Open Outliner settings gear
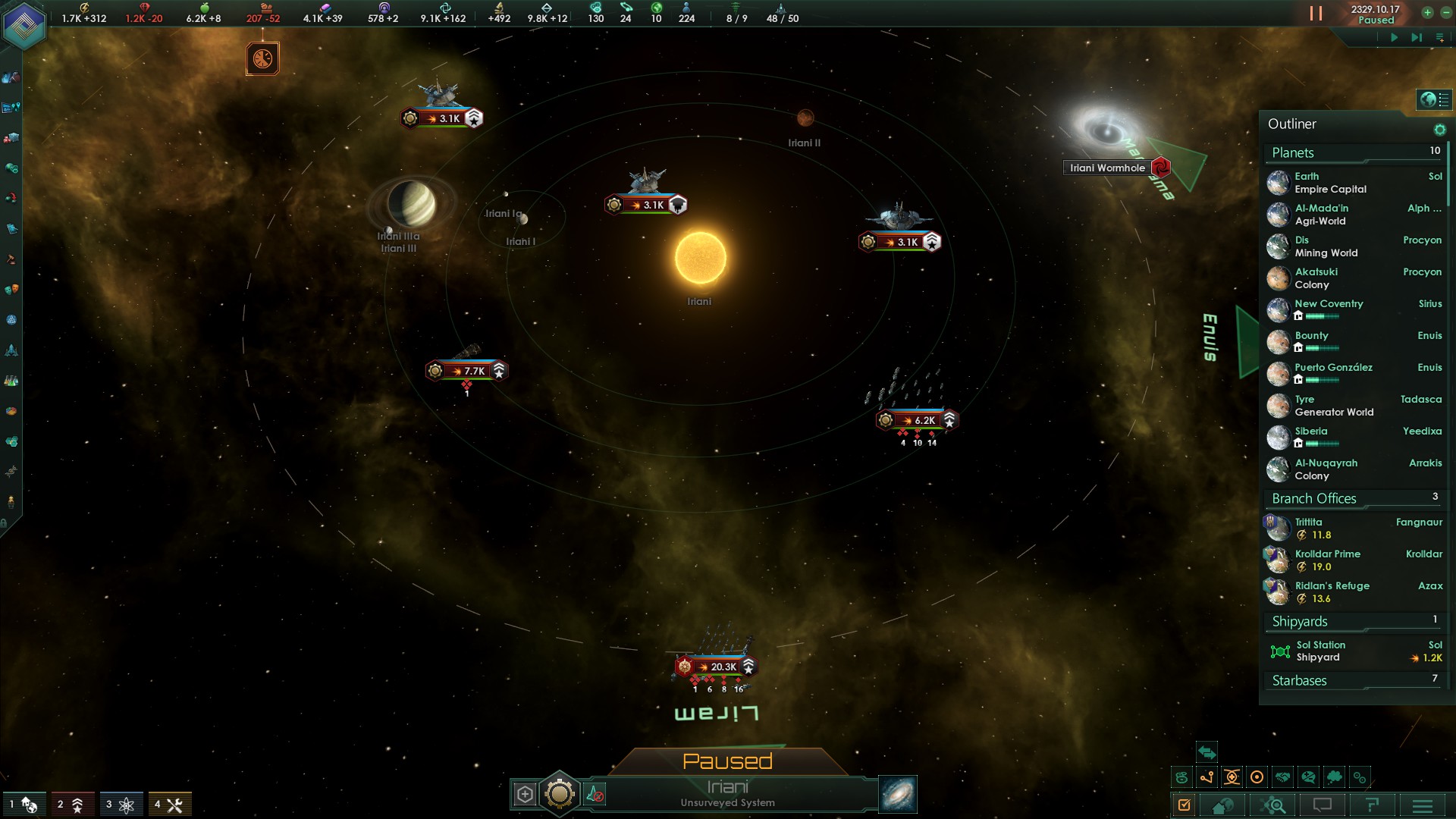This screenshot has height=819, width=1456. click(1439, 130)
